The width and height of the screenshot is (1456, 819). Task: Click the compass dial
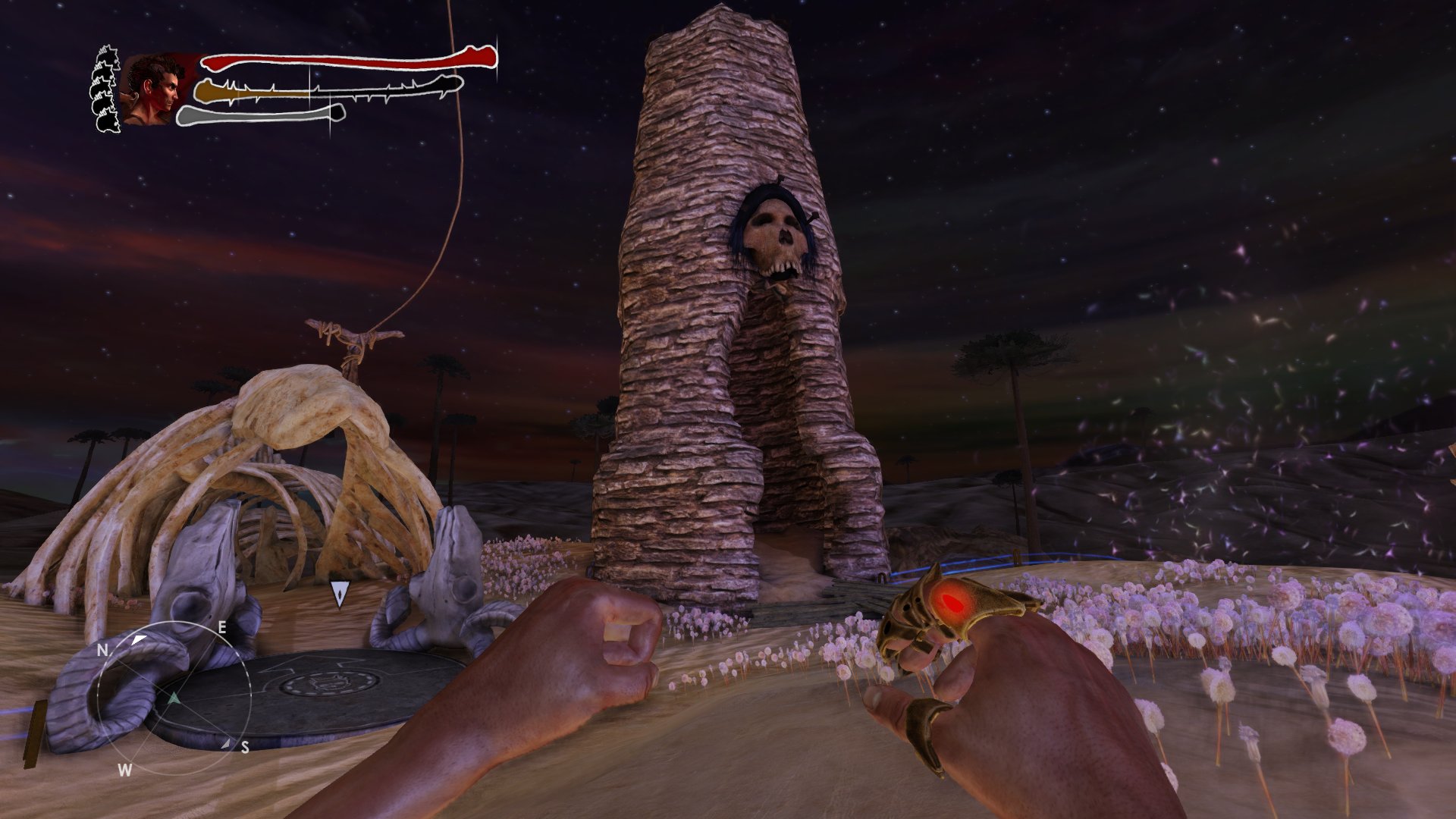(x=174, y=696)
